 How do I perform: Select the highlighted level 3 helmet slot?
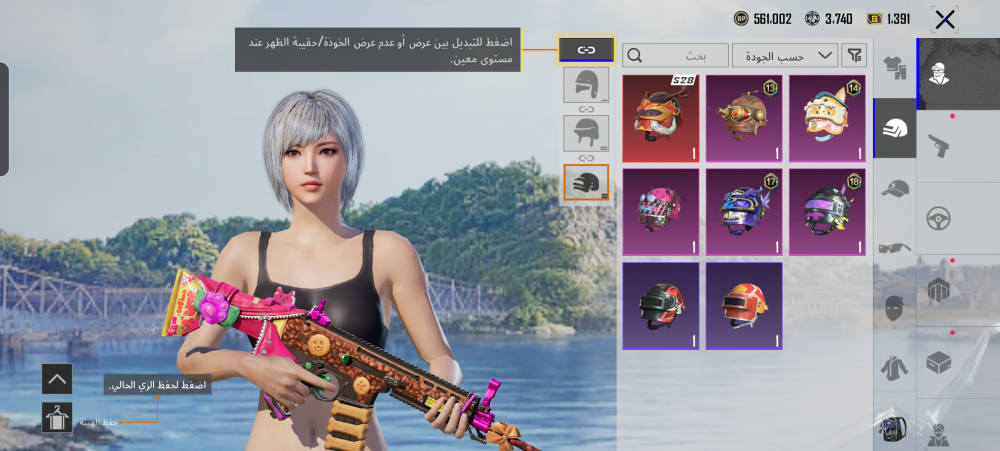(585, 181)
